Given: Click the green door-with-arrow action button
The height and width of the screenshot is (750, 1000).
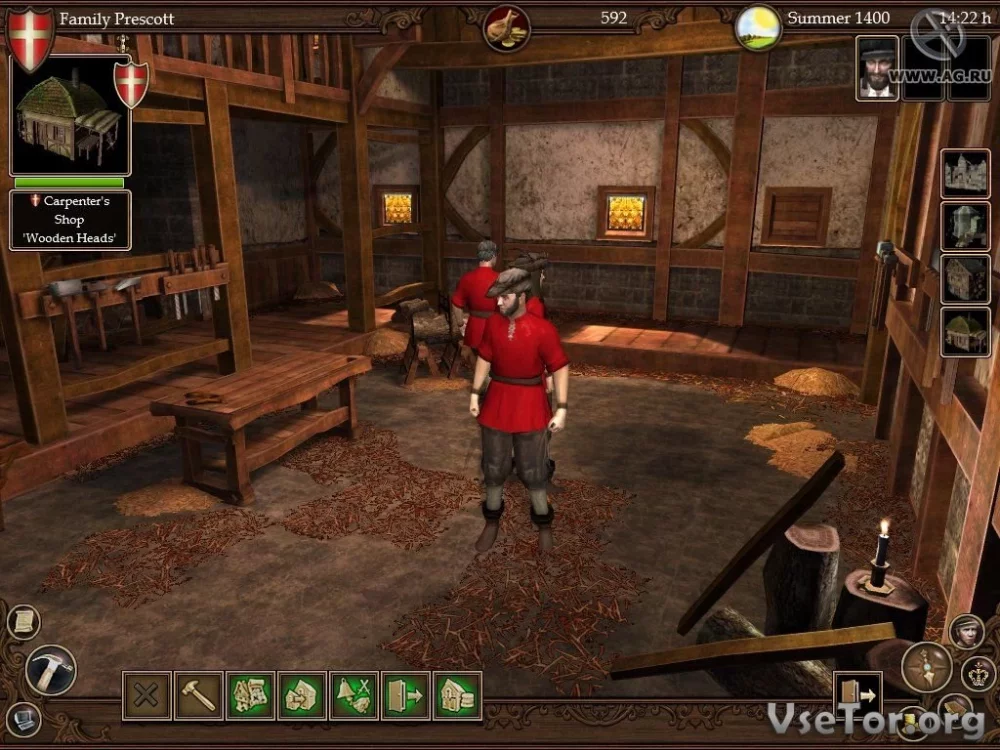Looking at the screenshot, I should coord(406,695).
